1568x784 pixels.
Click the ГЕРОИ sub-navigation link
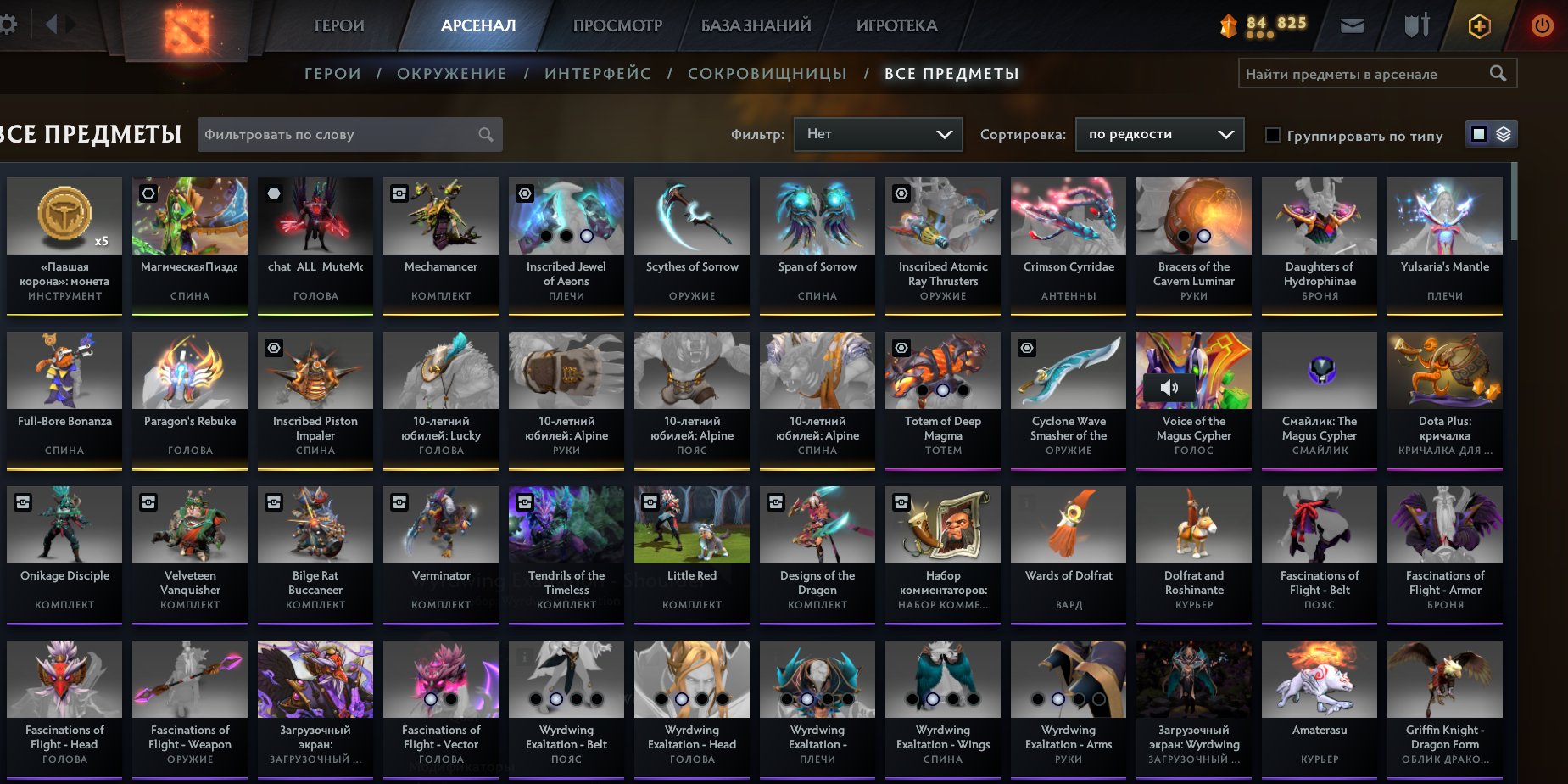(x=333, y=73)
